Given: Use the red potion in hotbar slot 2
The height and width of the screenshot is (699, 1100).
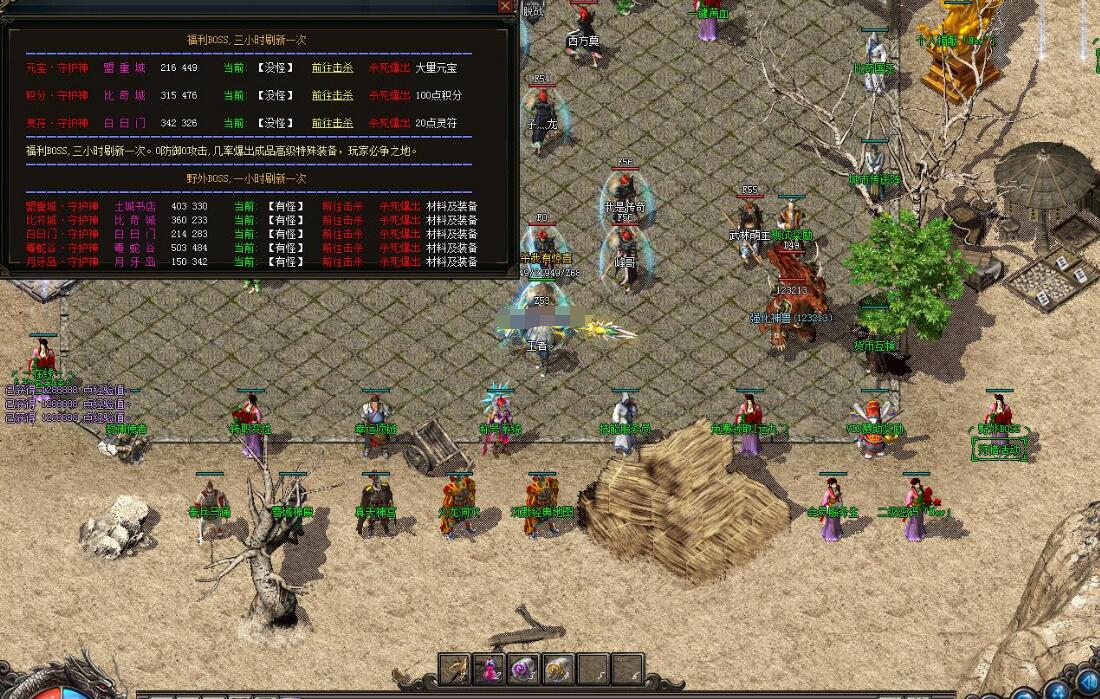Looking at the screenshot, I should [490, 669].
